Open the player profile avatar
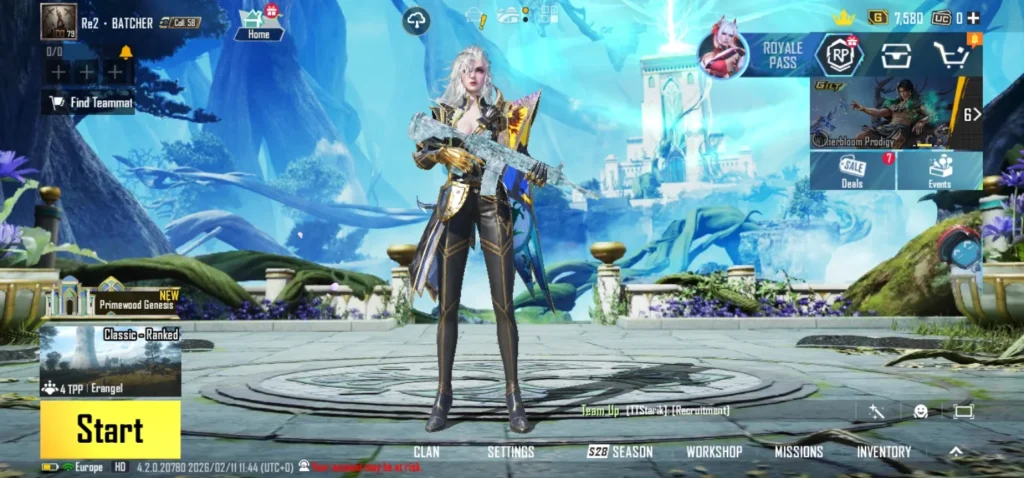This screenshot has width=1024, height=478. click(x=58, y=22)
